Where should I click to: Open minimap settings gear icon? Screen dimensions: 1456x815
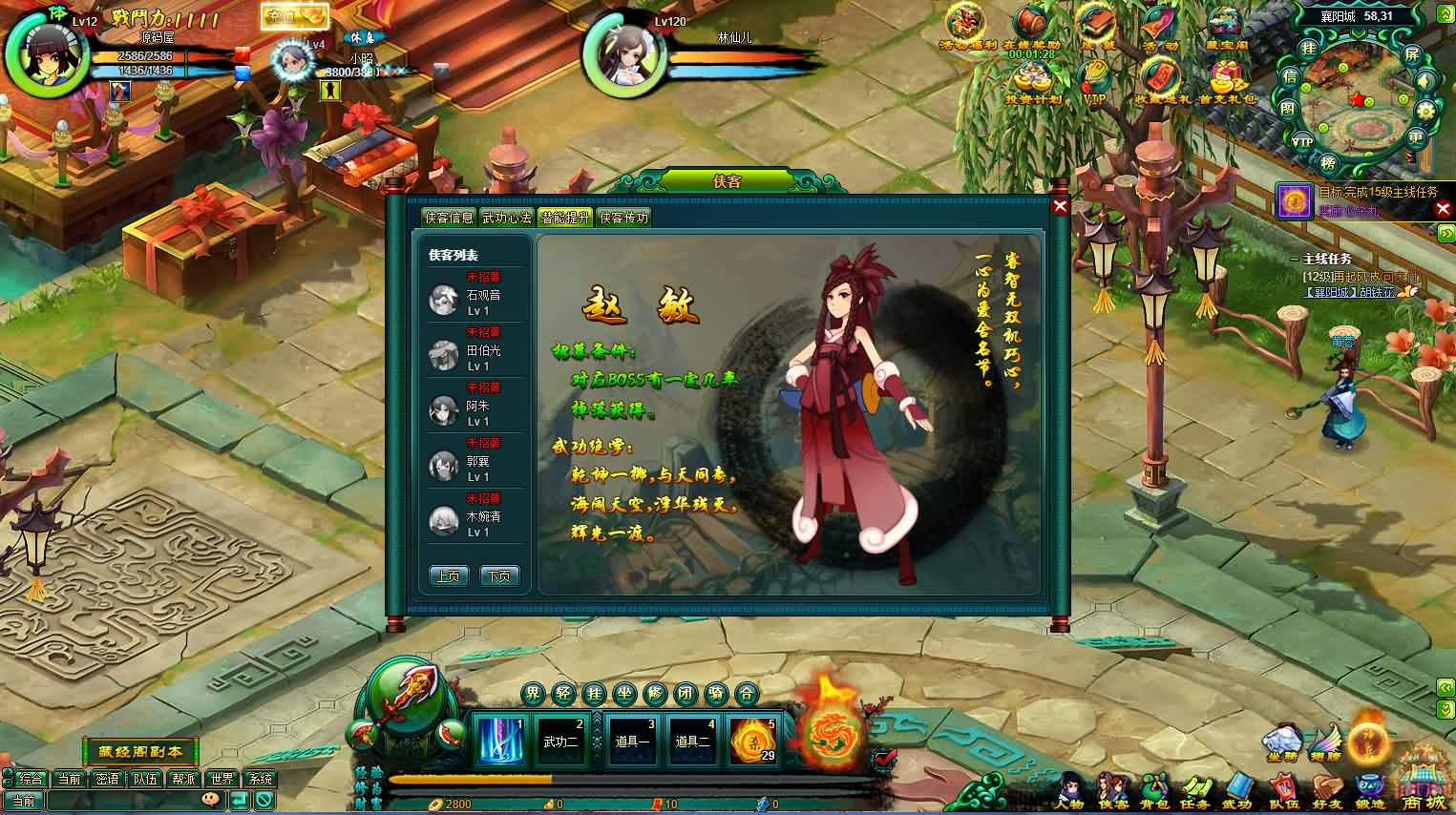(1425, 110)
